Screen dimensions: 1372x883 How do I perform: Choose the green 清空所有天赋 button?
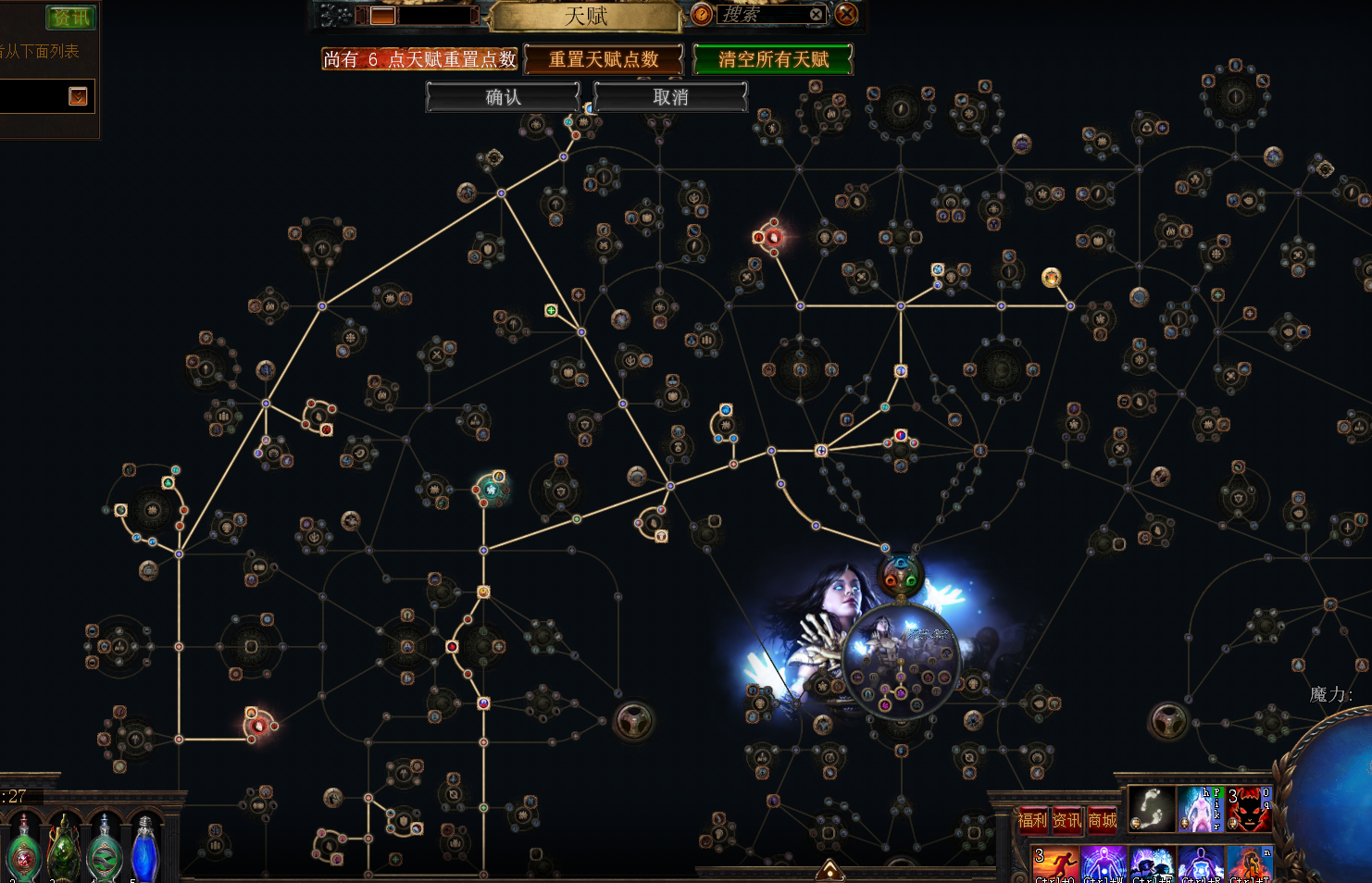click(x=773, y=60)
